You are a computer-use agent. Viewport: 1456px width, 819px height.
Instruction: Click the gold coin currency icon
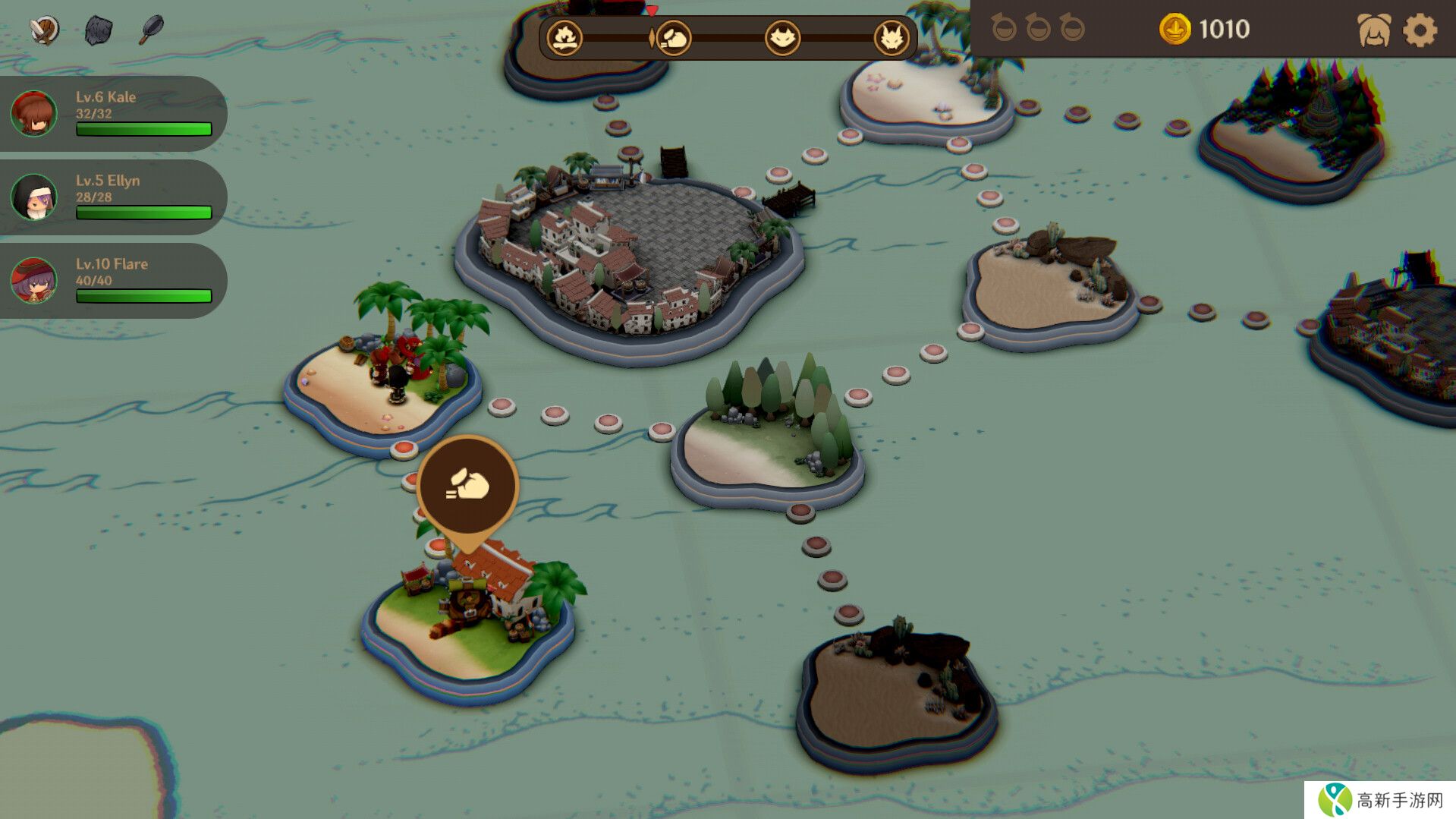pyautogui.click(x=1175, y=30)
